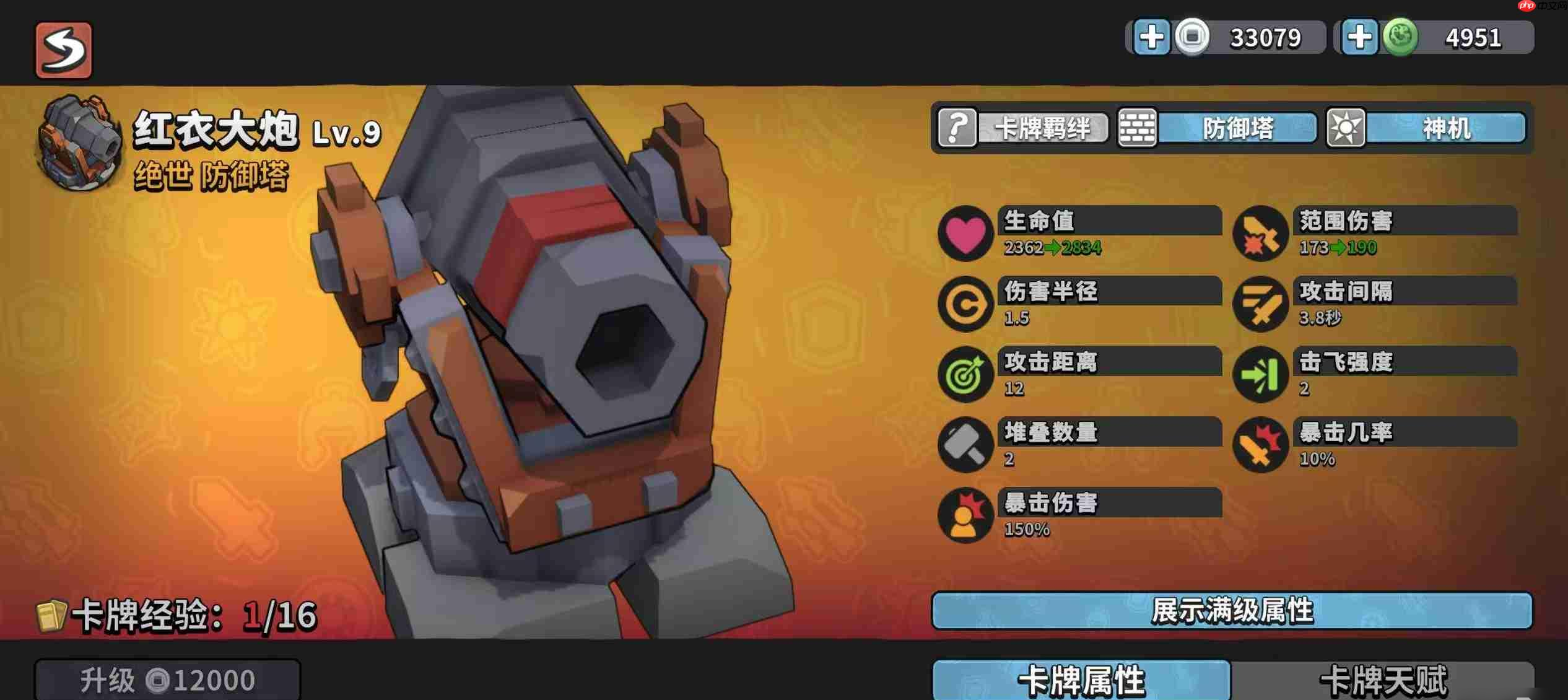Click the pink heart 生命值 icon
Viewport: 1568px width, 700px height.
pyautogui.click(x=965, y=234)
